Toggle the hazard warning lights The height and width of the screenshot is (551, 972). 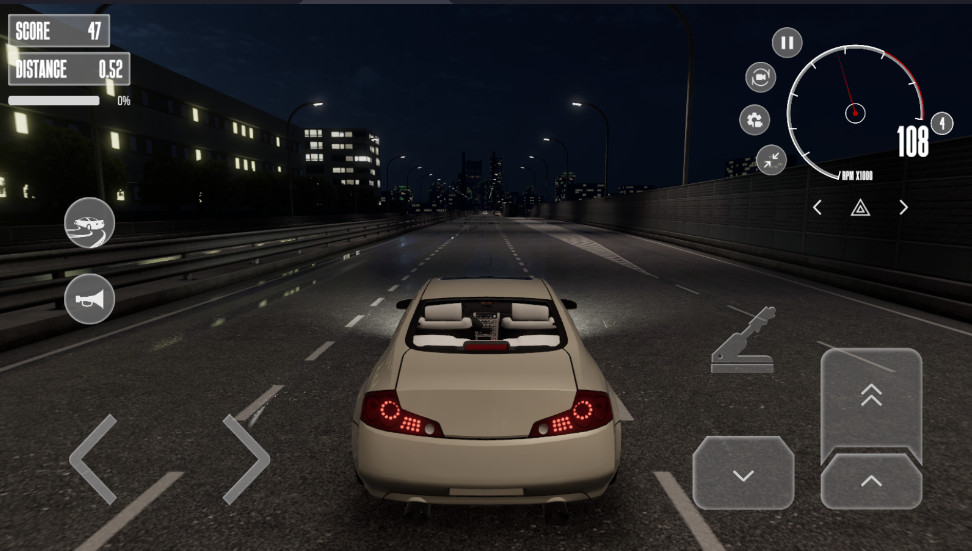tap(860, 208)
